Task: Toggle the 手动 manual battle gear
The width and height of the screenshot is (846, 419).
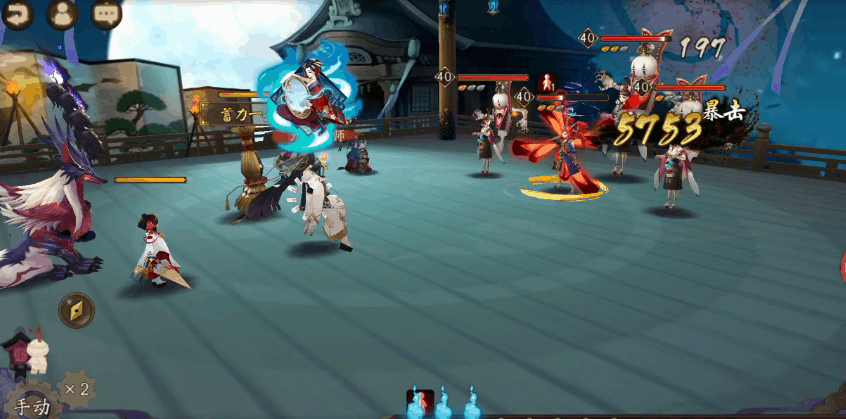Action: (x=30, y=403)
